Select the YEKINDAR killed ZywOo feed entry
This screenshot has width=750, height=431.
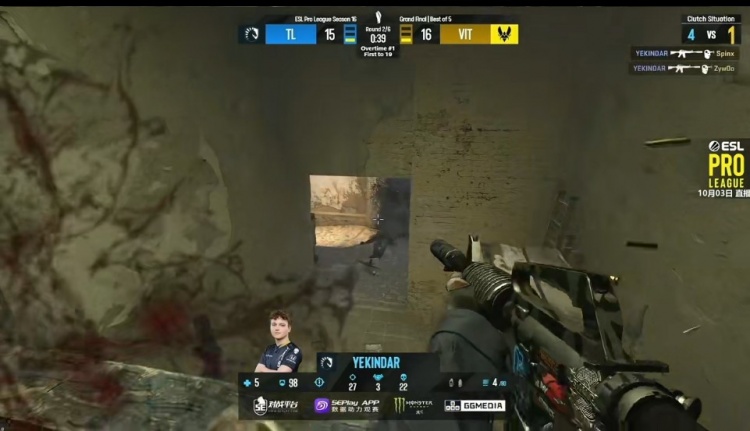point(683,68)
